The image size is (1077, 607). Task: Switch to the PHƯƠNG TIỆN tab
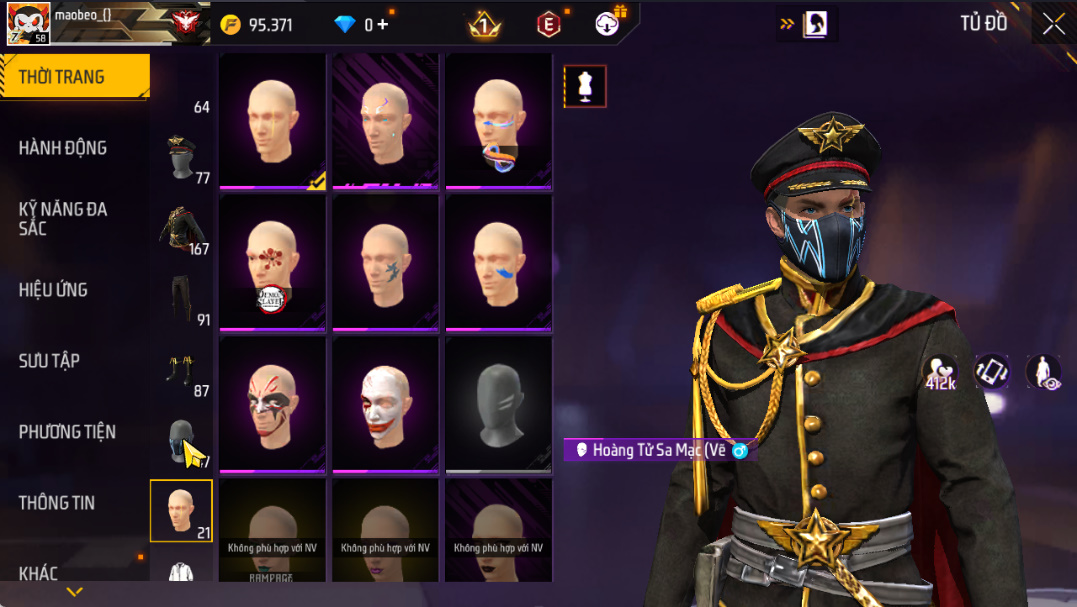coord(67,432)
